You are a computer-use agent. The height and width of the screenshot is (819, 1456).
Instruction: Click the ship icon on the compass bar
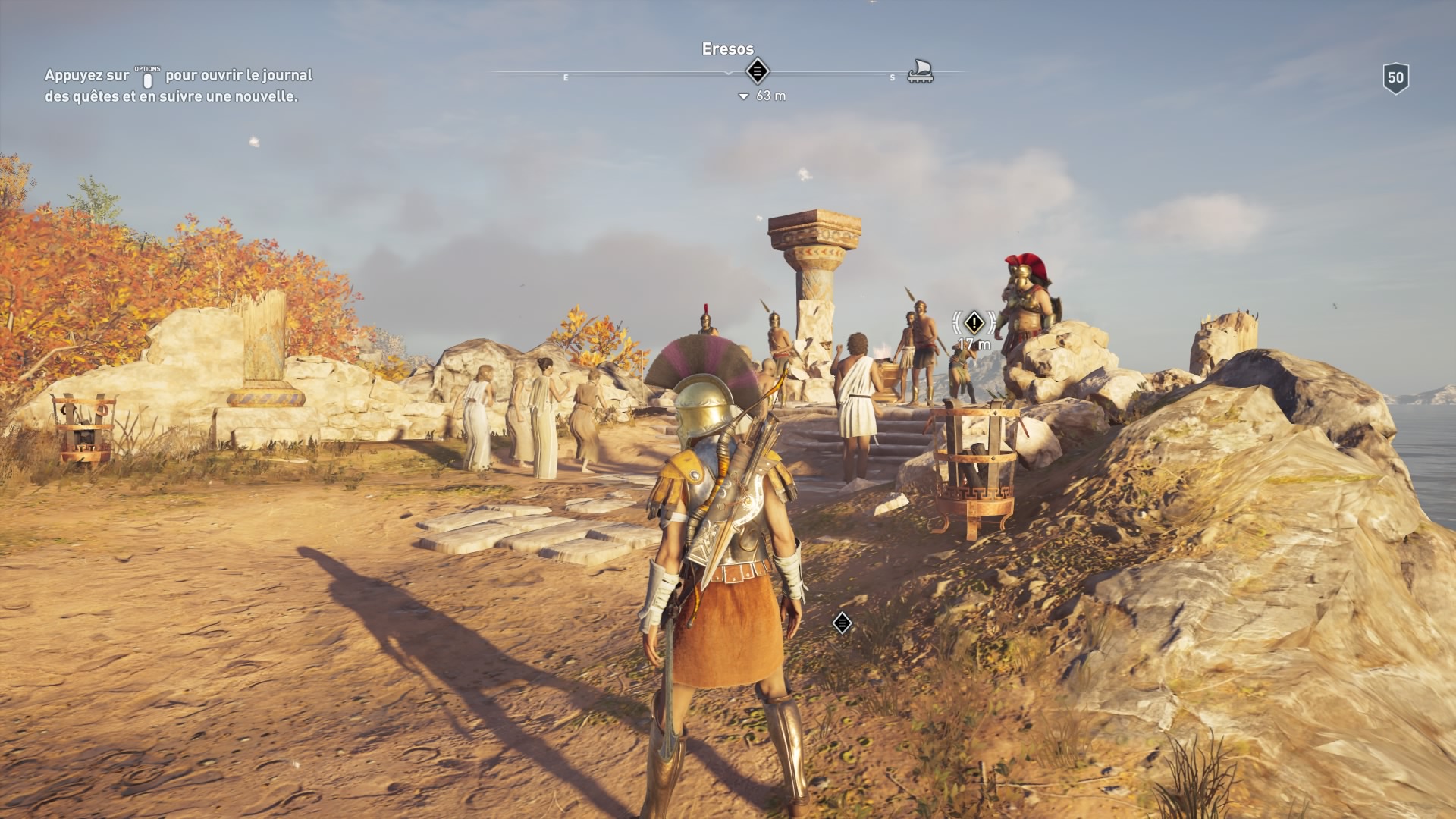[920, 71]
